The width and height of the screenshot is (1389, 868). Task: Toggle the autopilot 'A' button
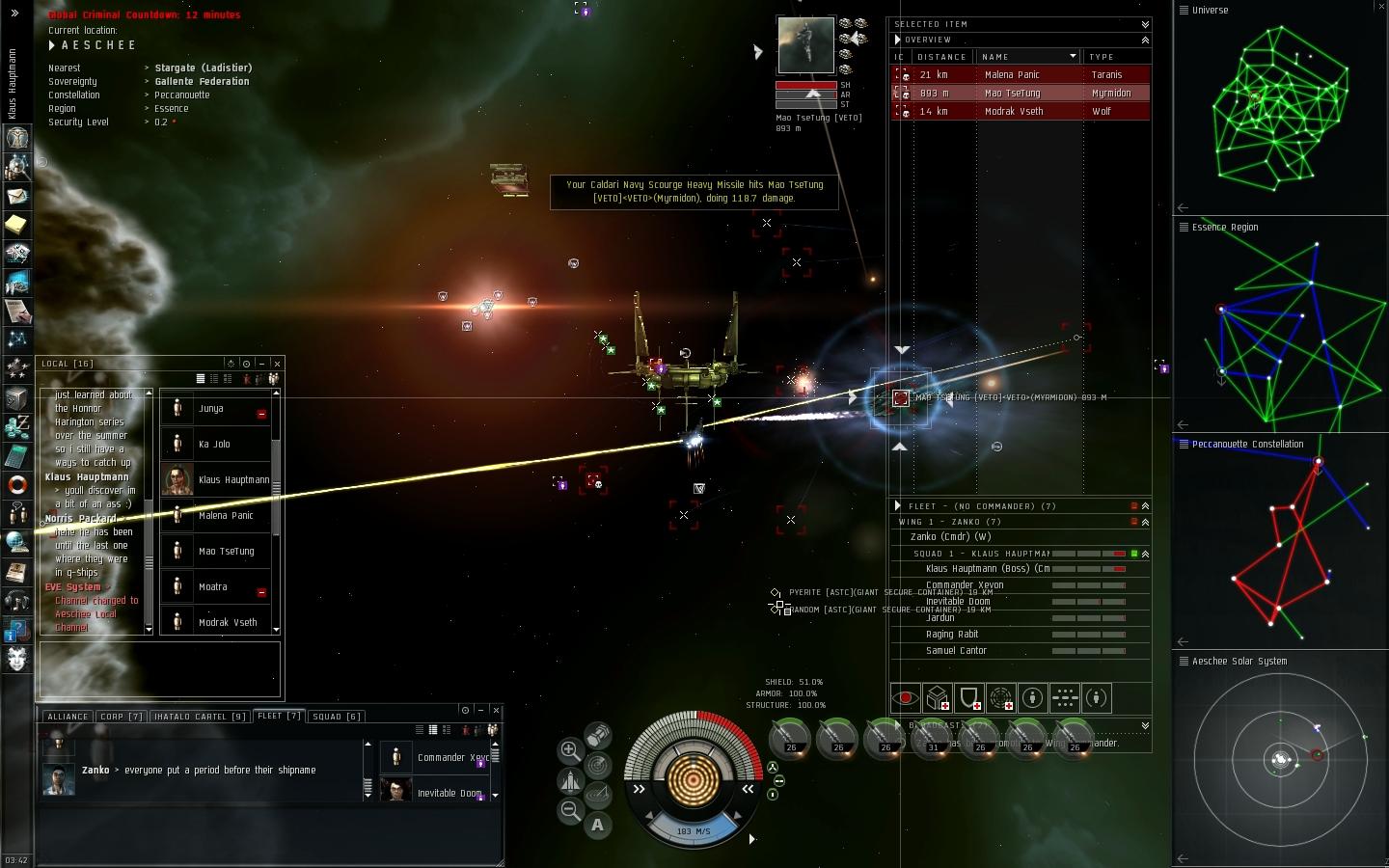tap(598, 825)
